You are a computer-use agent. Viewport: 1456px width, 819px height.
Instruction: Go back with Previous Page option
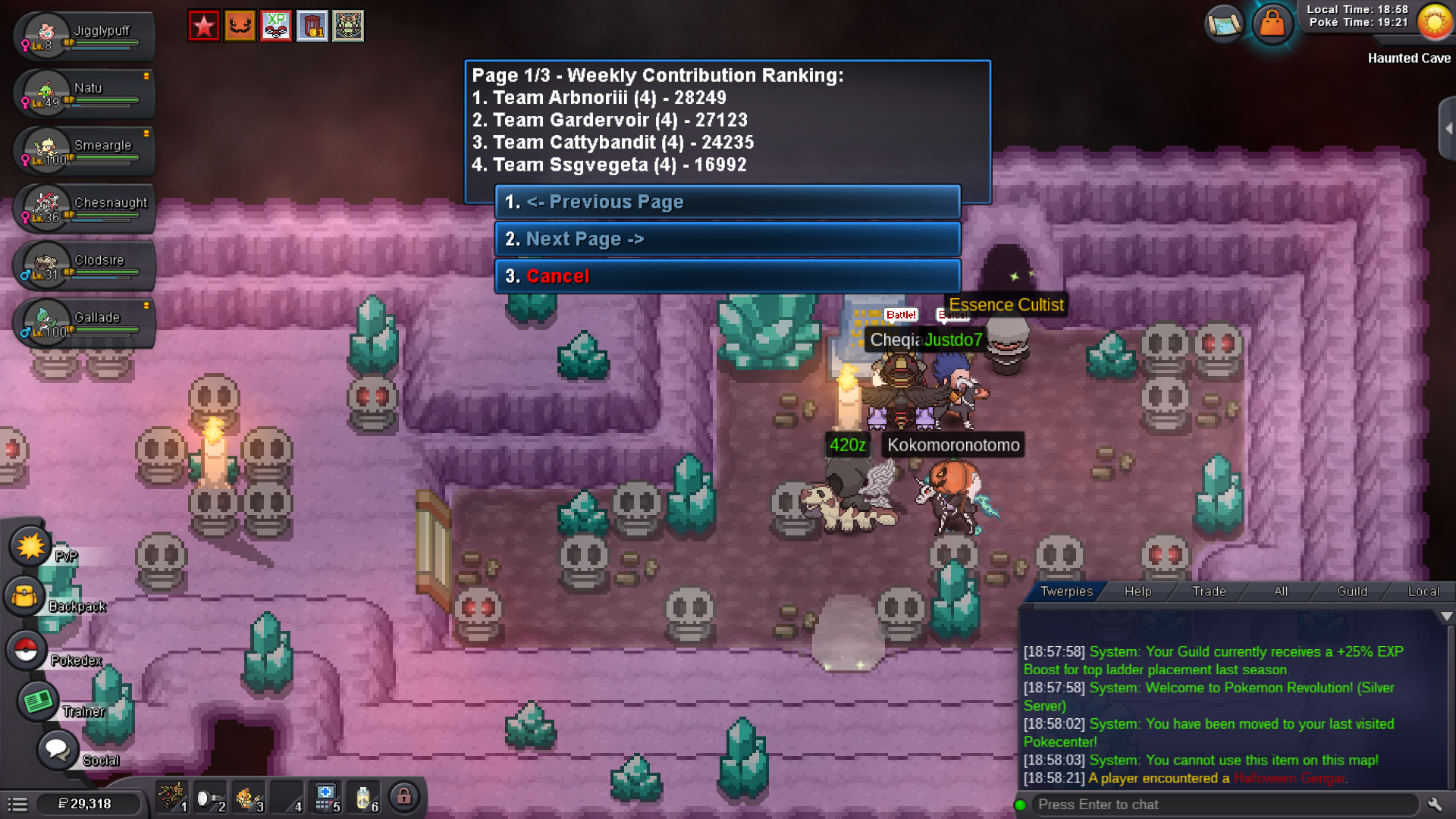click(726, 202)
